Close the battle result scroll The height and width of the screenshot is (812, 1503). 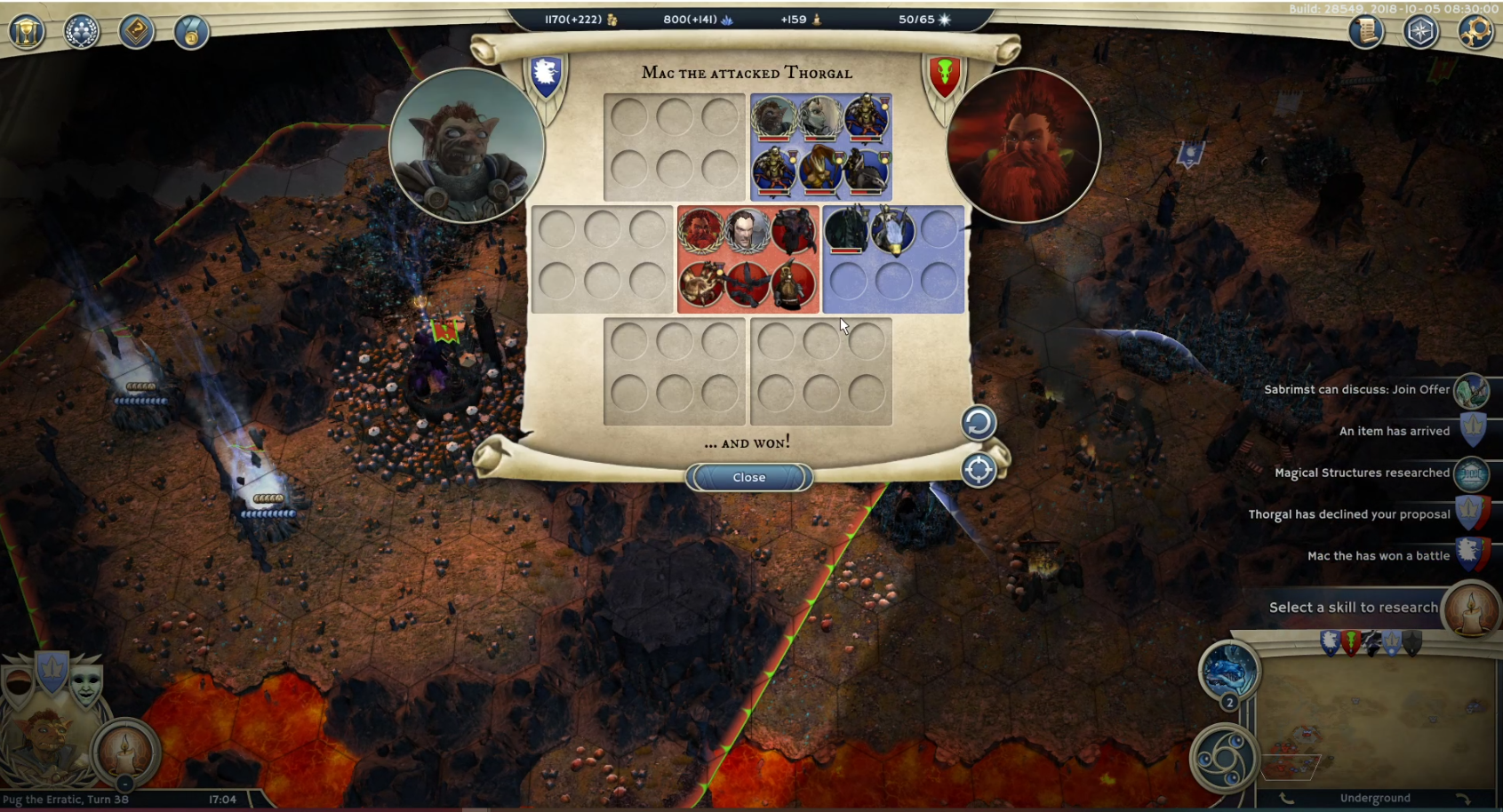coord(748,477)
